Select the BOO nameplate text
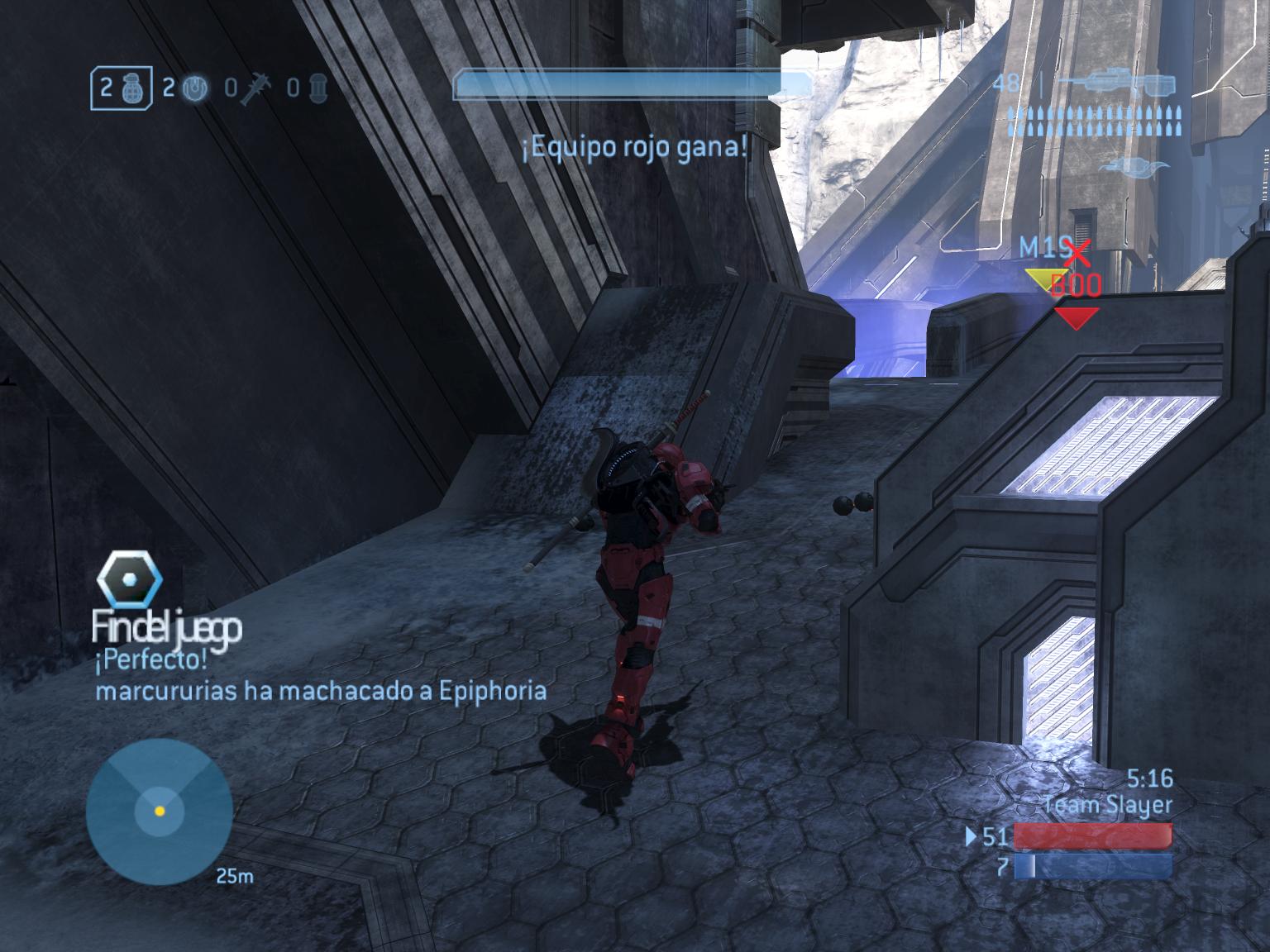1270x952 pixels. [x=1075, y=282]
